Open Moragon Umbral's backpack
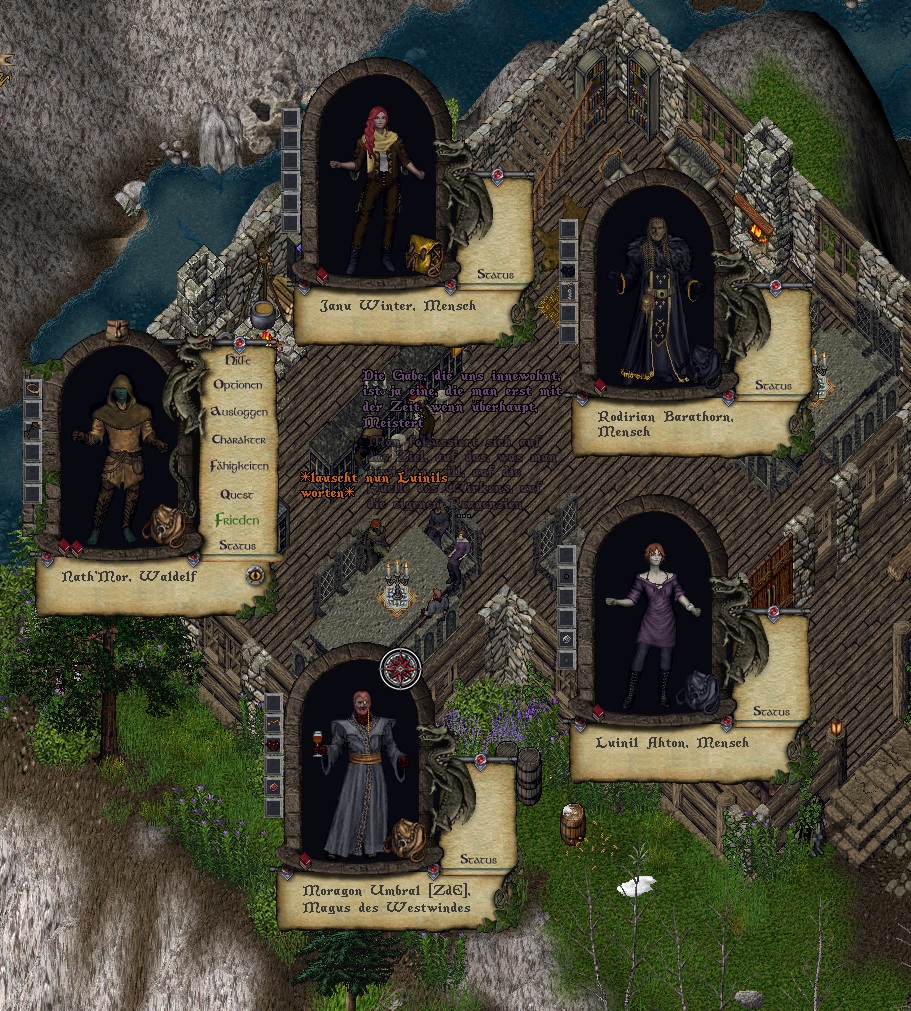Image resolution: width=911 pixels, height=1011 pixels. click(x=408, y=838)
